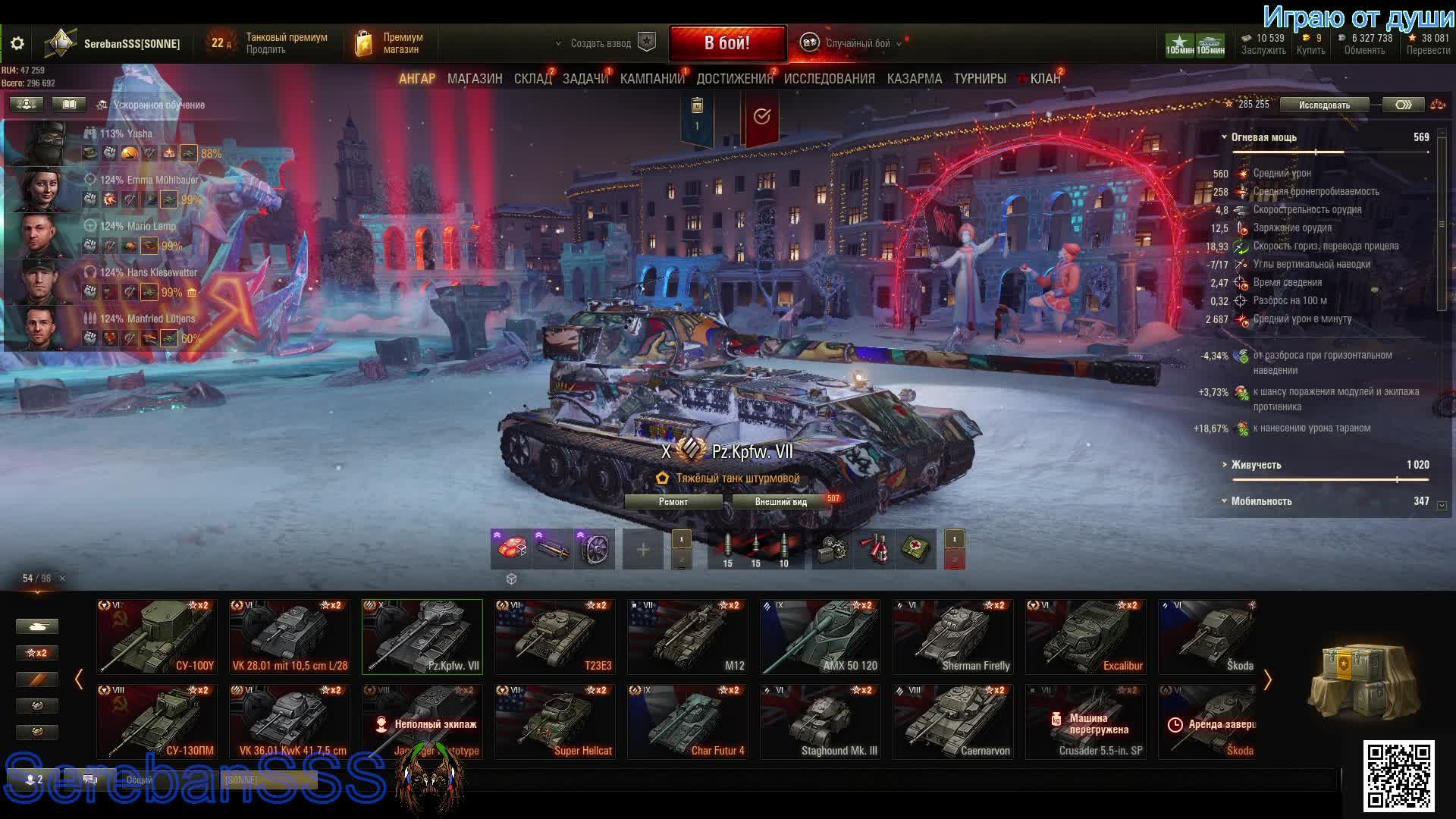Click the Исследовать button
Image resolution: width=1456 pixels, height=819 pixels.
point(1324,105)
